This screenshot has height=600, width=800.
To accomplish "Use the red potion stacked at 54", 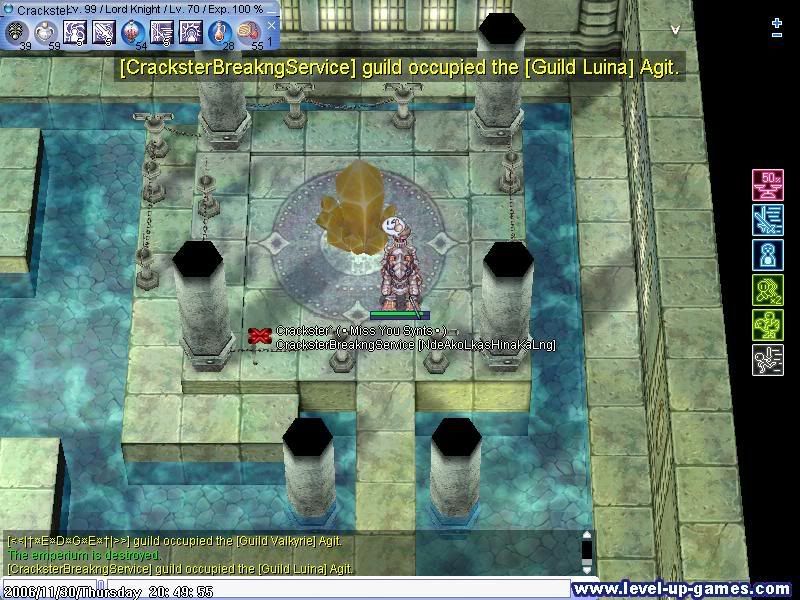I will click(x=133, y=33).
